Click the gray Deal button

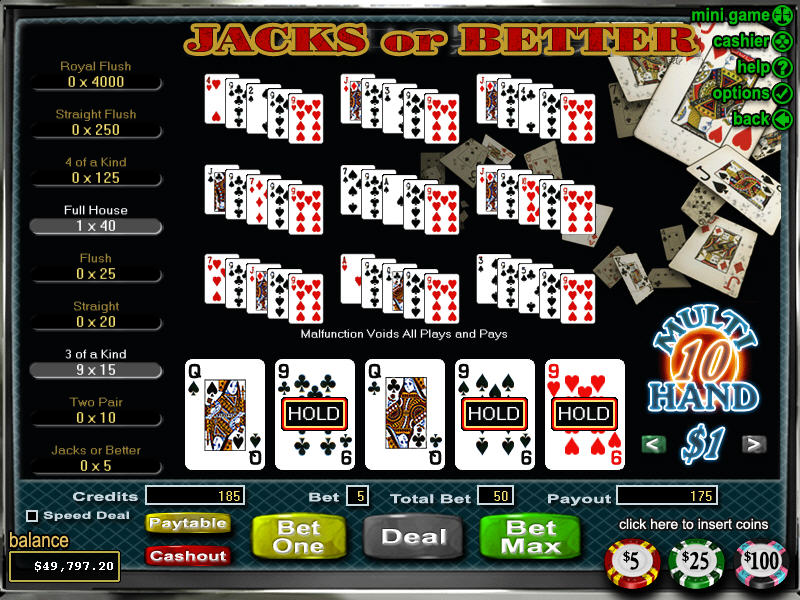(413, 536)
